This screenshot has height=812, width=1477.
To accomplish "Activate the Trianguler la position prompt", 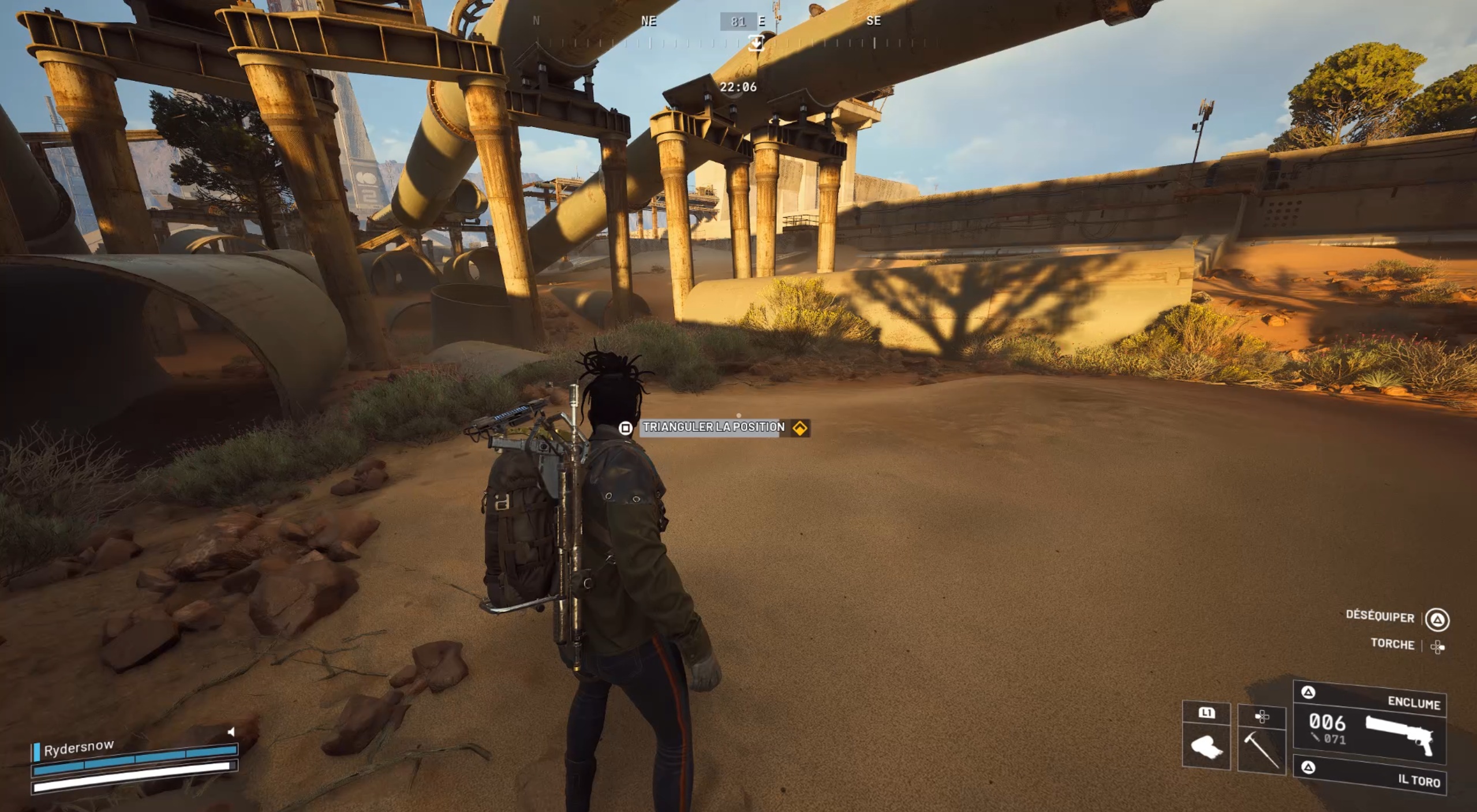I will pyautogui.click(x=714, y=428).
